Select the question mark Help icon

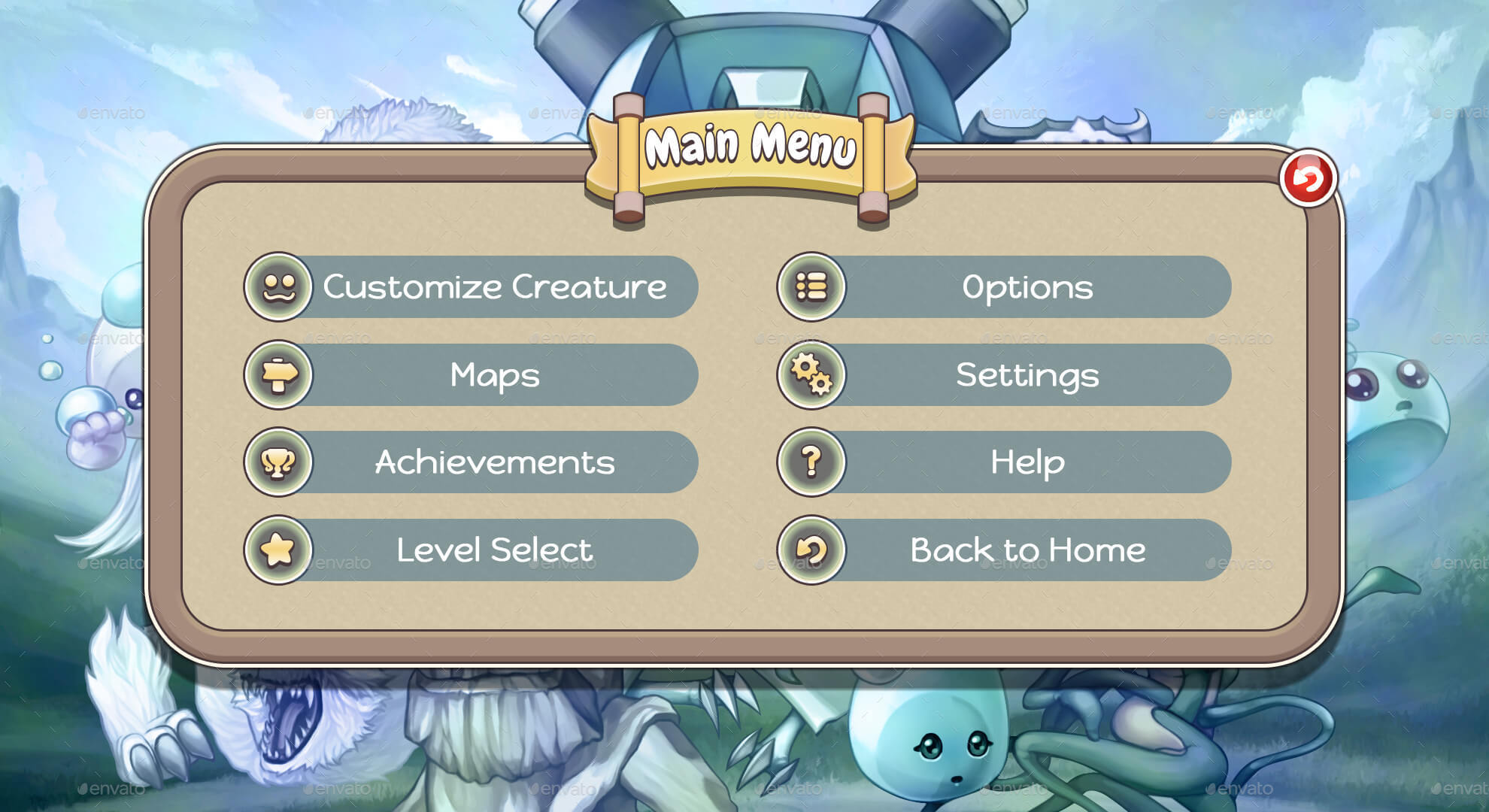point(809,462)
